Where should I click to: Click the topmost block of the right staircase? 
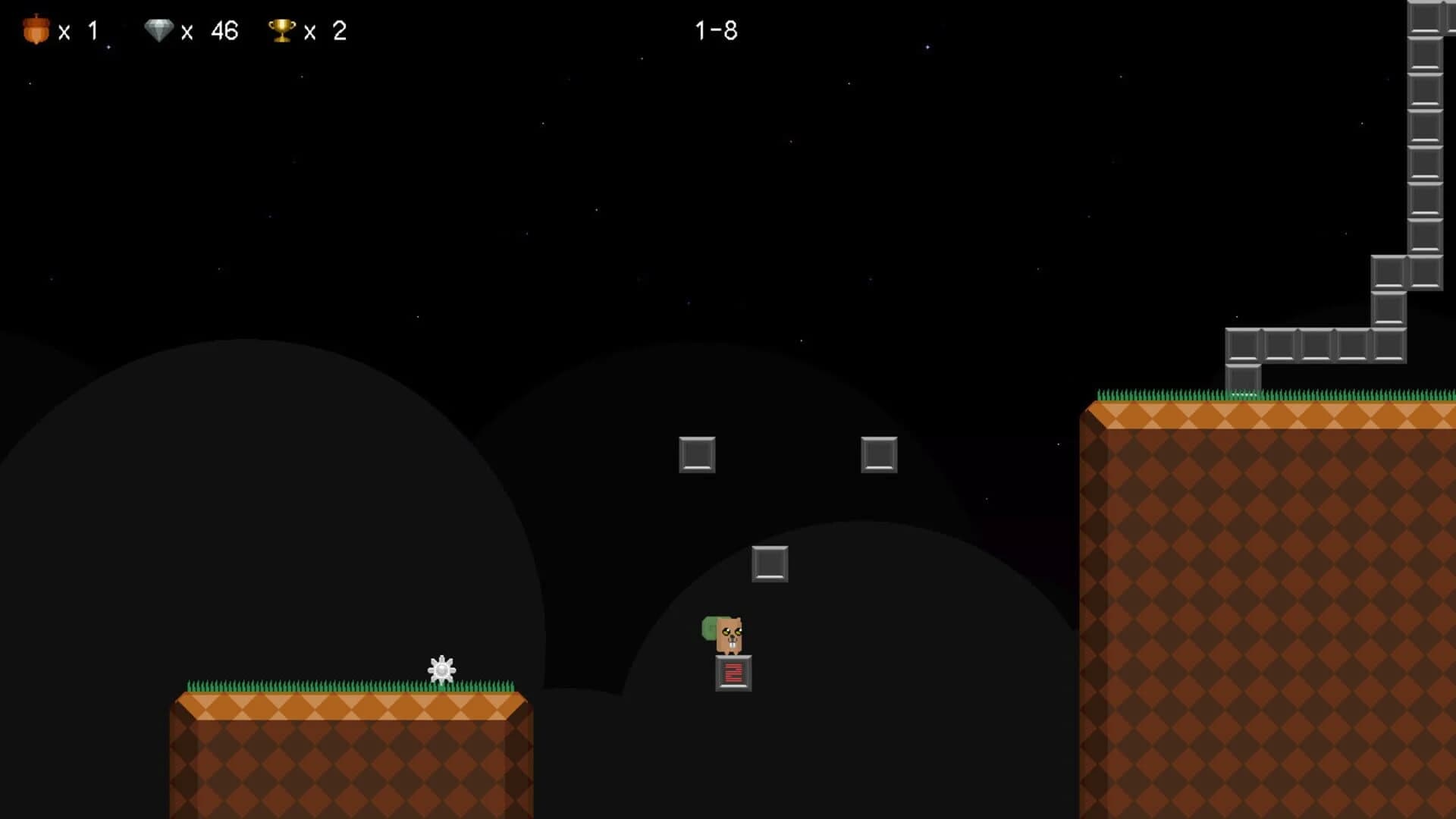[x=1423, y=15]
